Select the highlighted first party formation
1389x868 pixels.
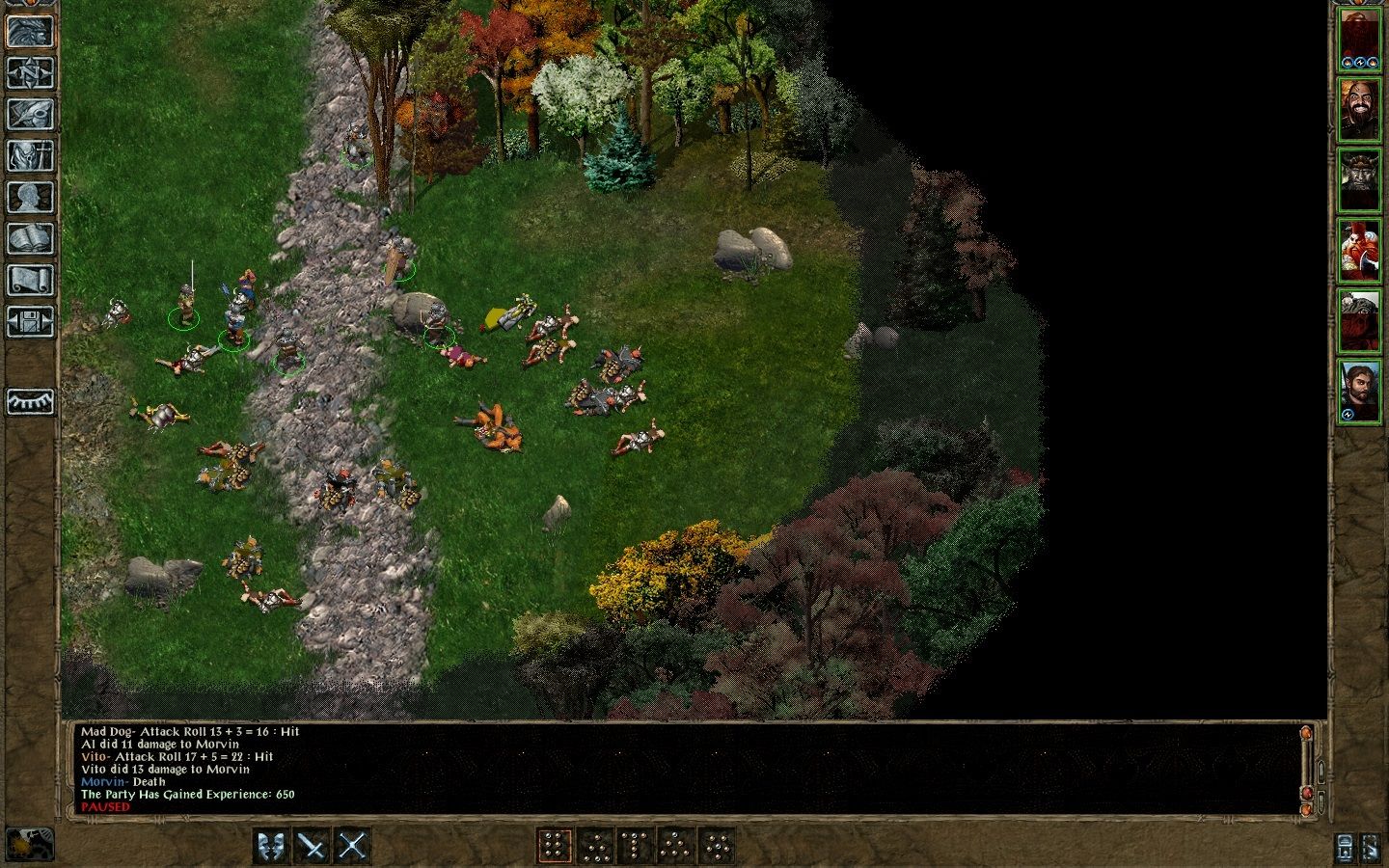[554, 847]
